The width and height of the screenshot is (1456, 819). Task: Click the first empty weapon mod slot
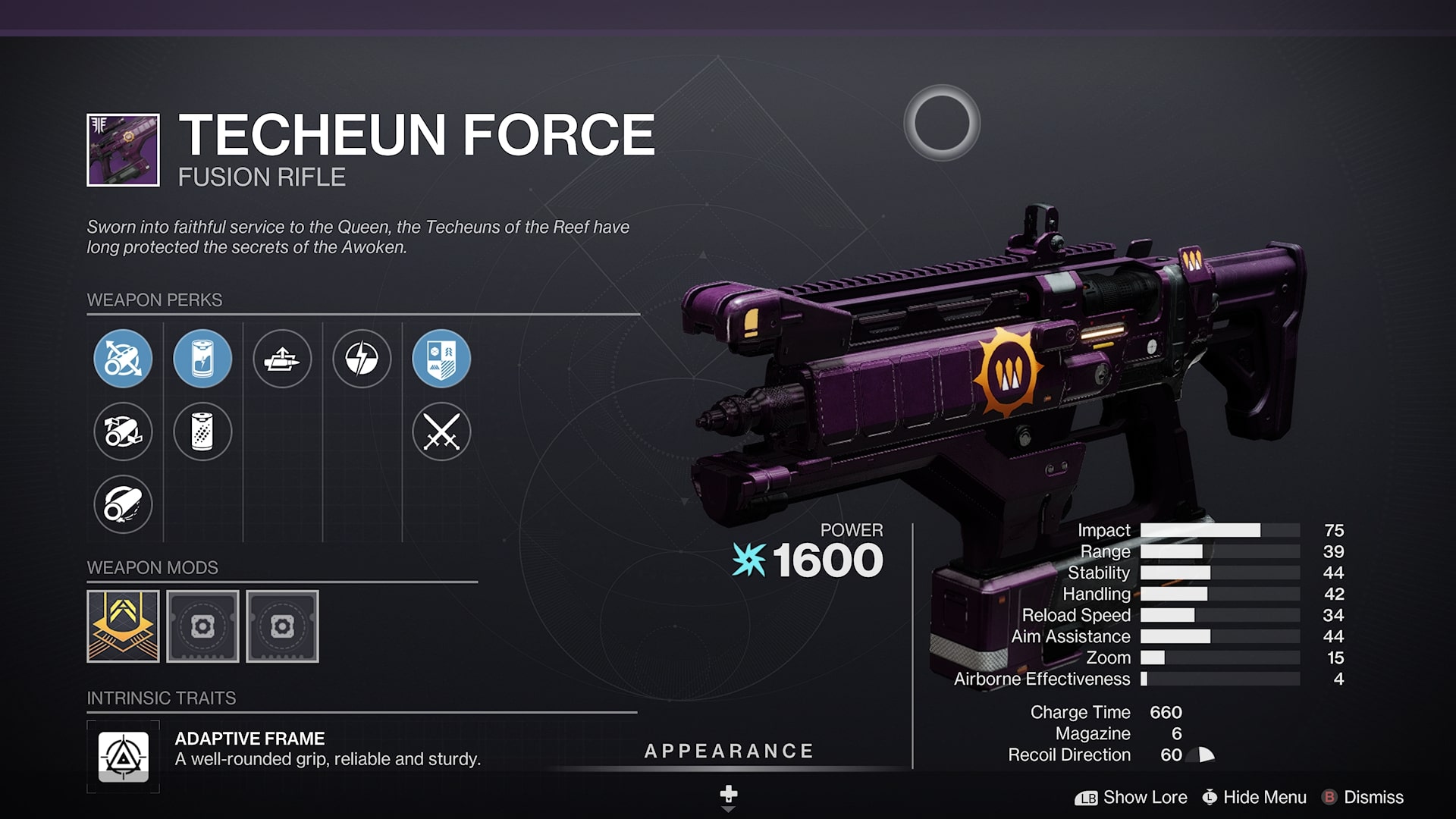203,626
